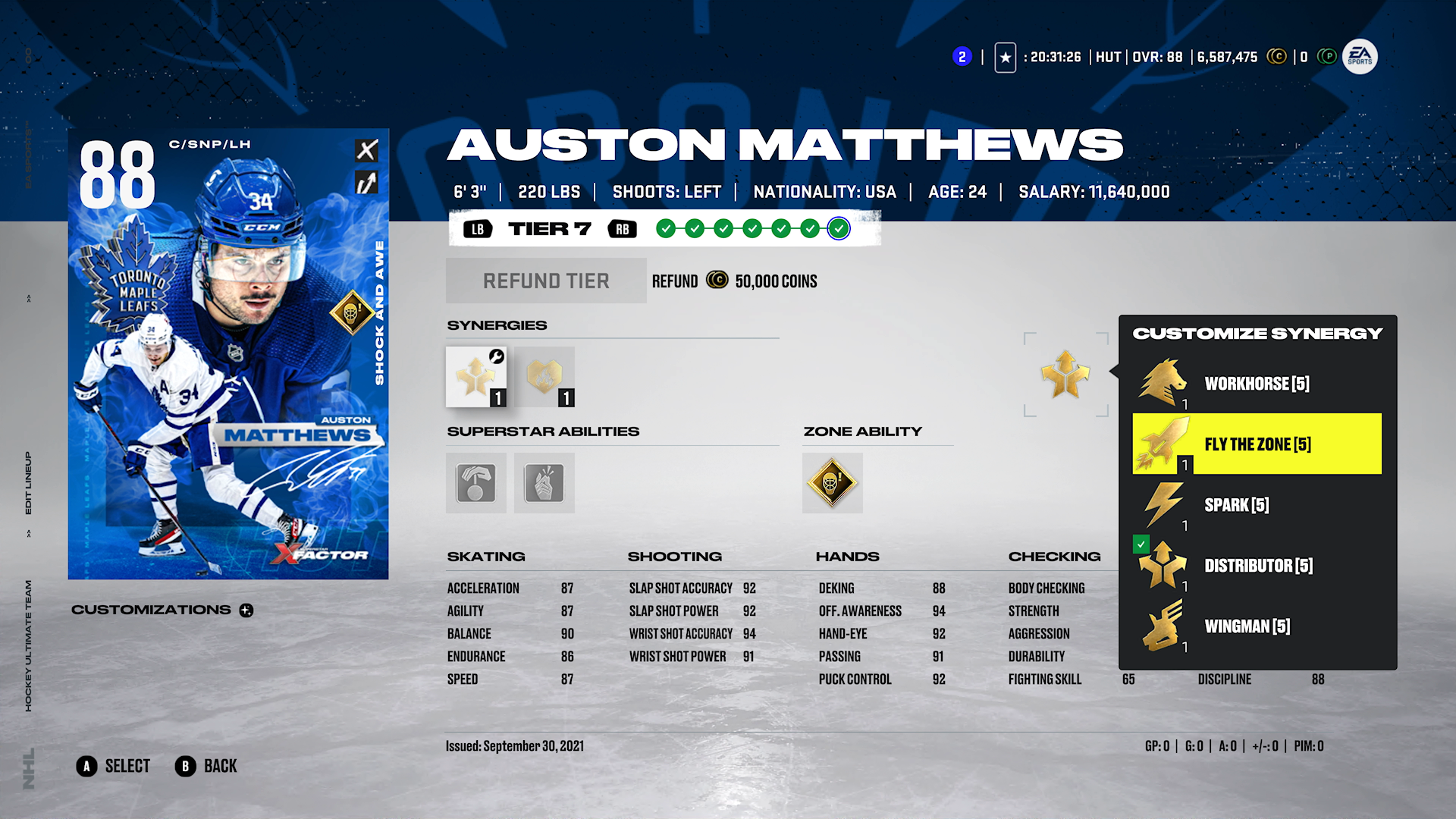Open the second Superstar Abilities gloves icon

(544, 483)
